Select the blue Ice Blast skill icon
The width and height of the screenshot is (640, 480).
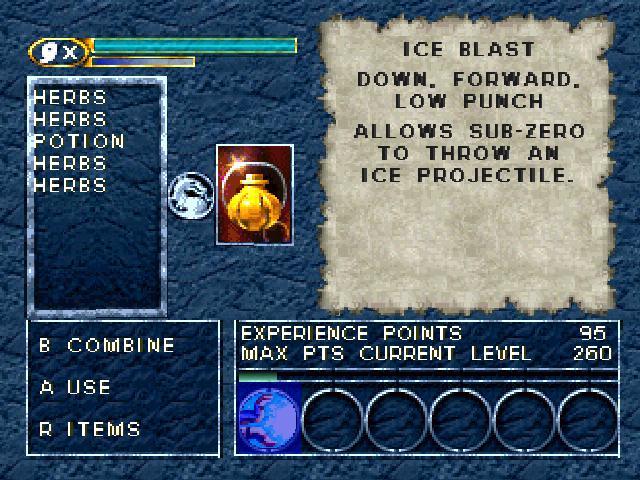[x=267, y=419]
